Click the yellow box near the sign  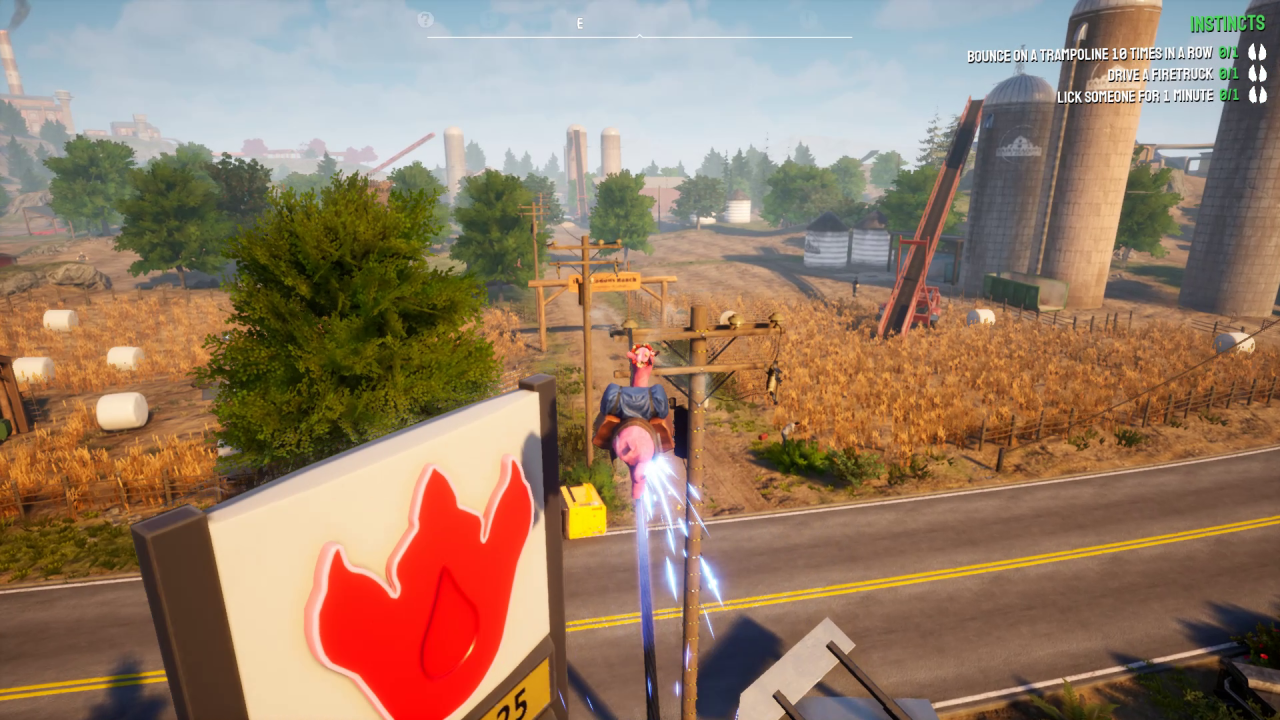click(585, 510)
